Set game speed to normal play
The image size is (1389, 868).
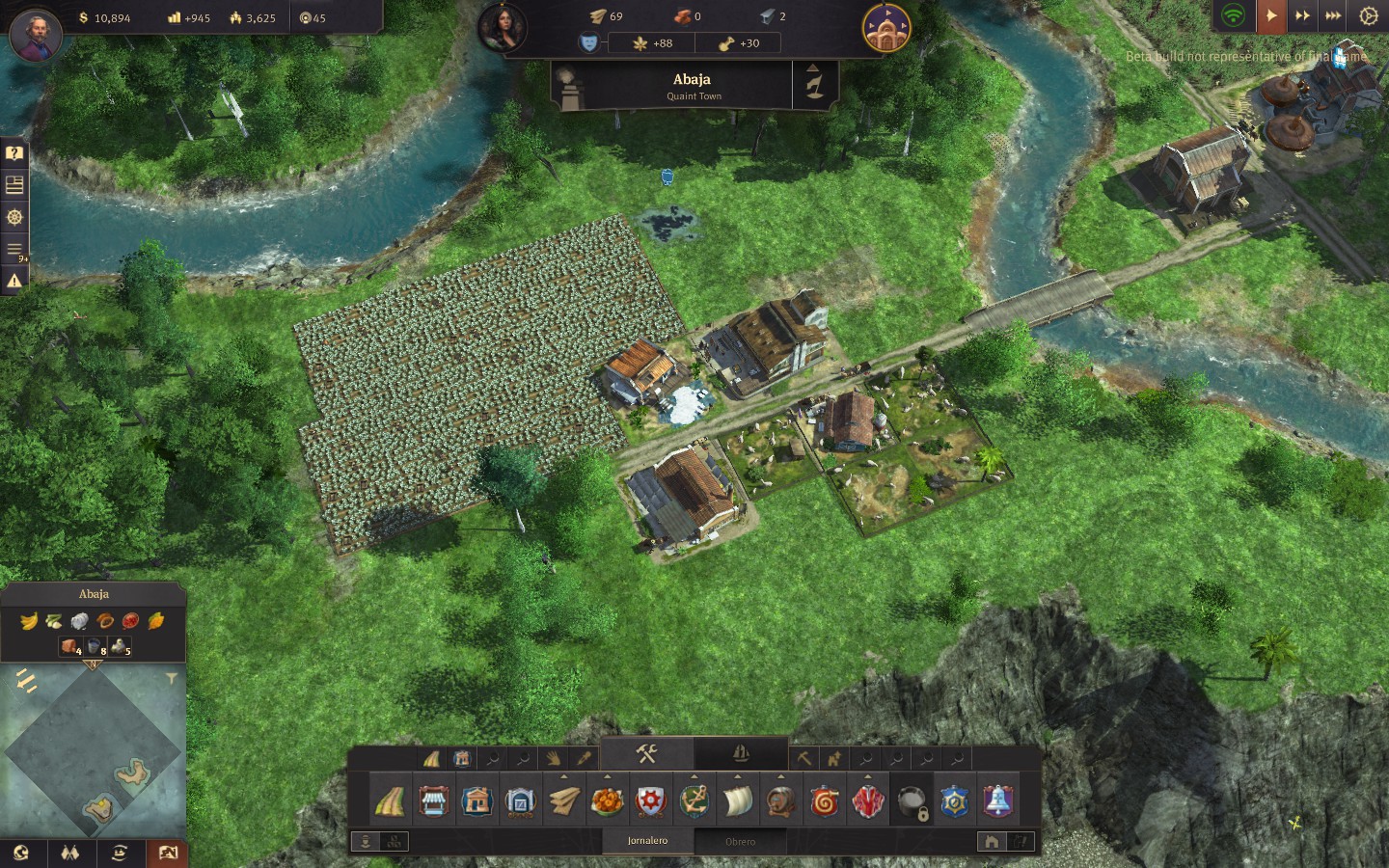coord(1270,15)
